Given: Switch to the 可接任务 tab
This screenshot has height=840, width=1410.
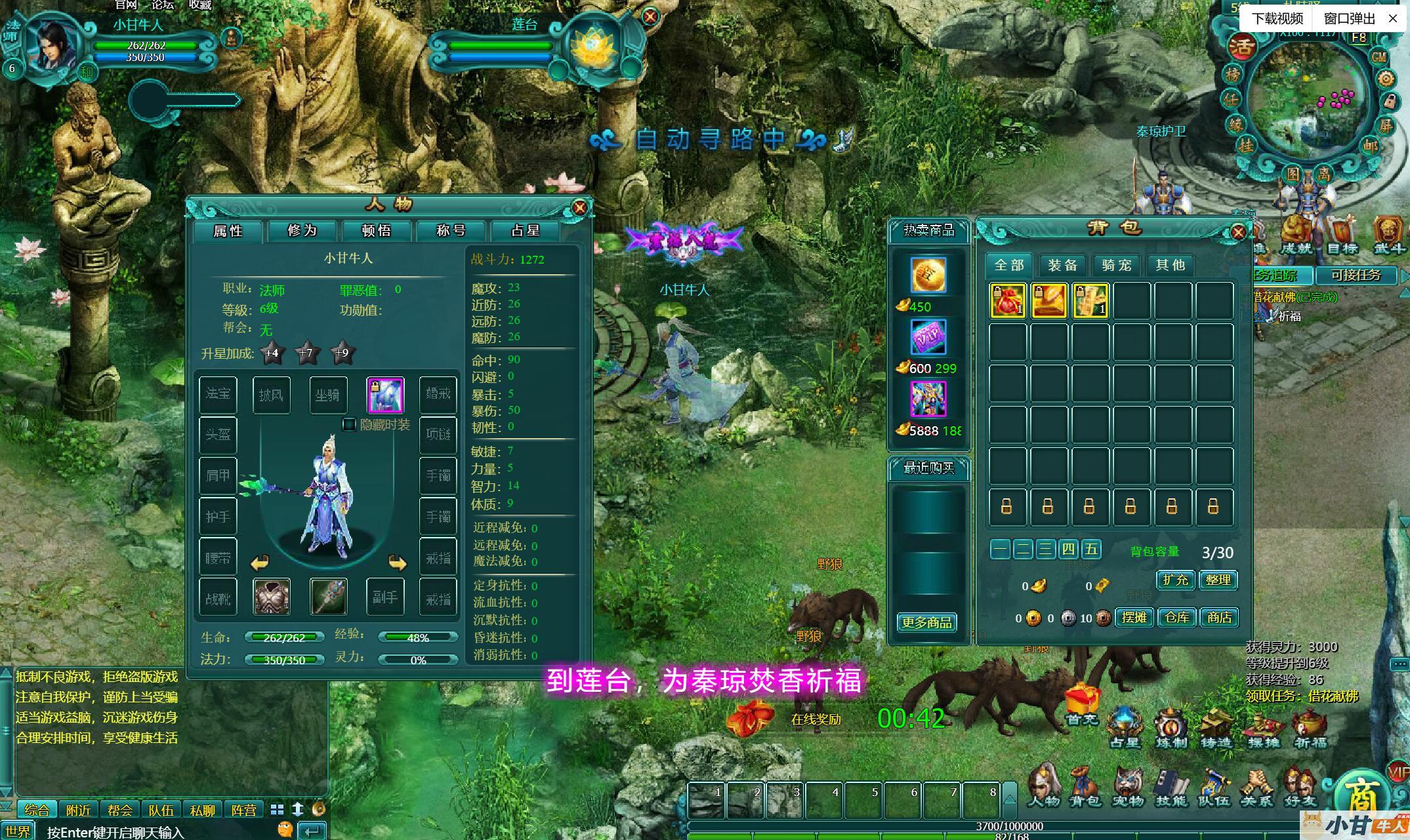Looking at the screenshot, I should (1356, 275).
